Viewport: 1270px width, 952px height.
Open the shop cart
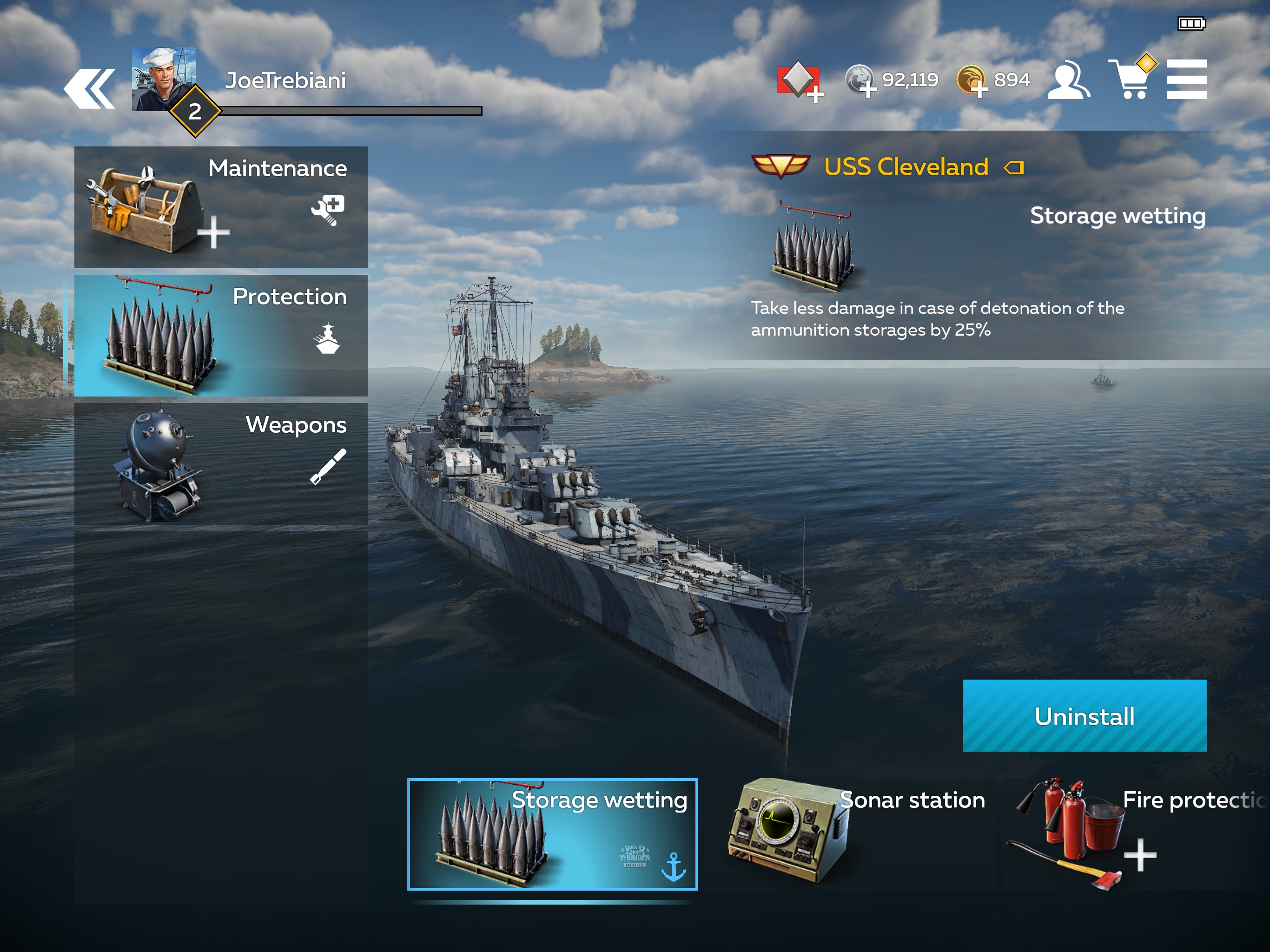tap(1130, 80)
